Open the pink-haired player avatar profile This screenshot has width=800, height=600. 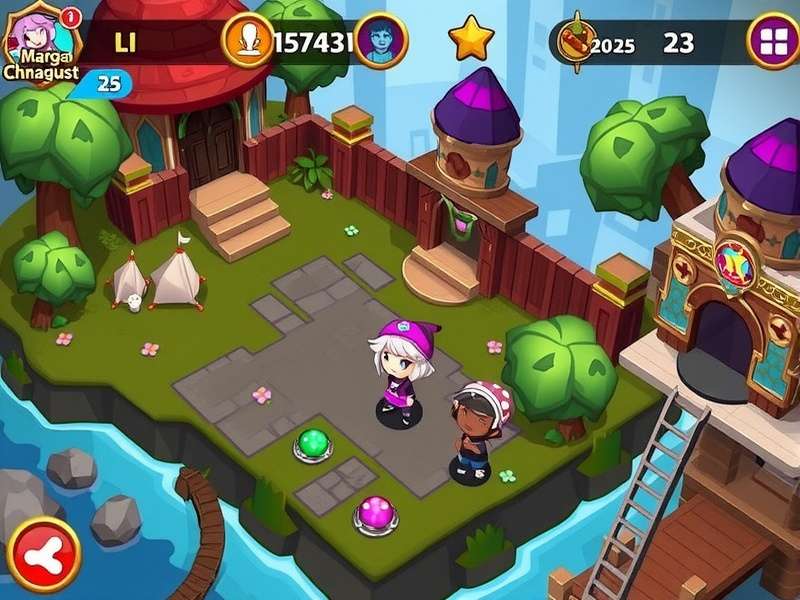[x=40, y=42]
